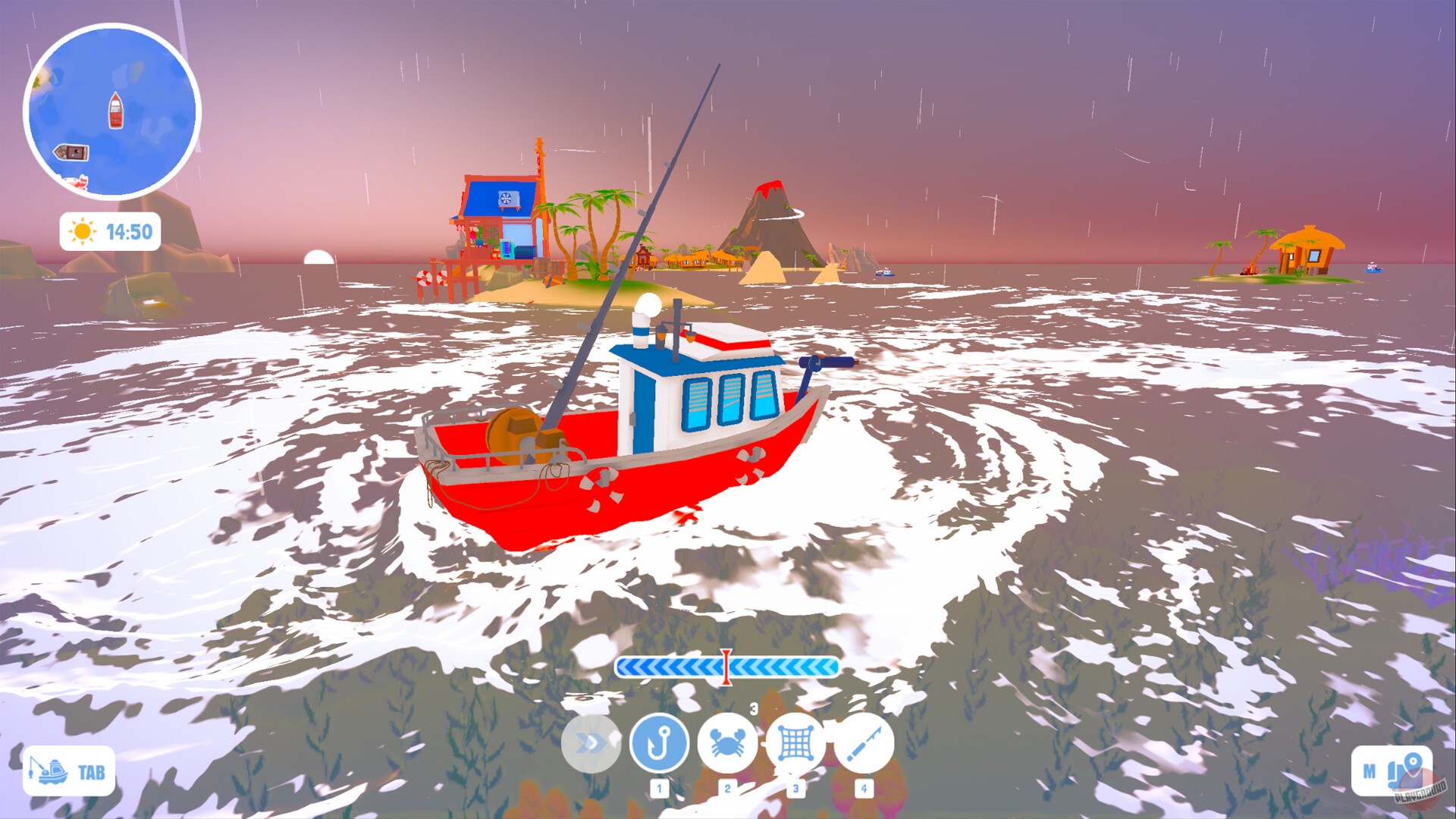Image resolution: width=1456 pixels, height=819 pixels.
Task: Select the crab trap tool
Action: click(726, 744)
